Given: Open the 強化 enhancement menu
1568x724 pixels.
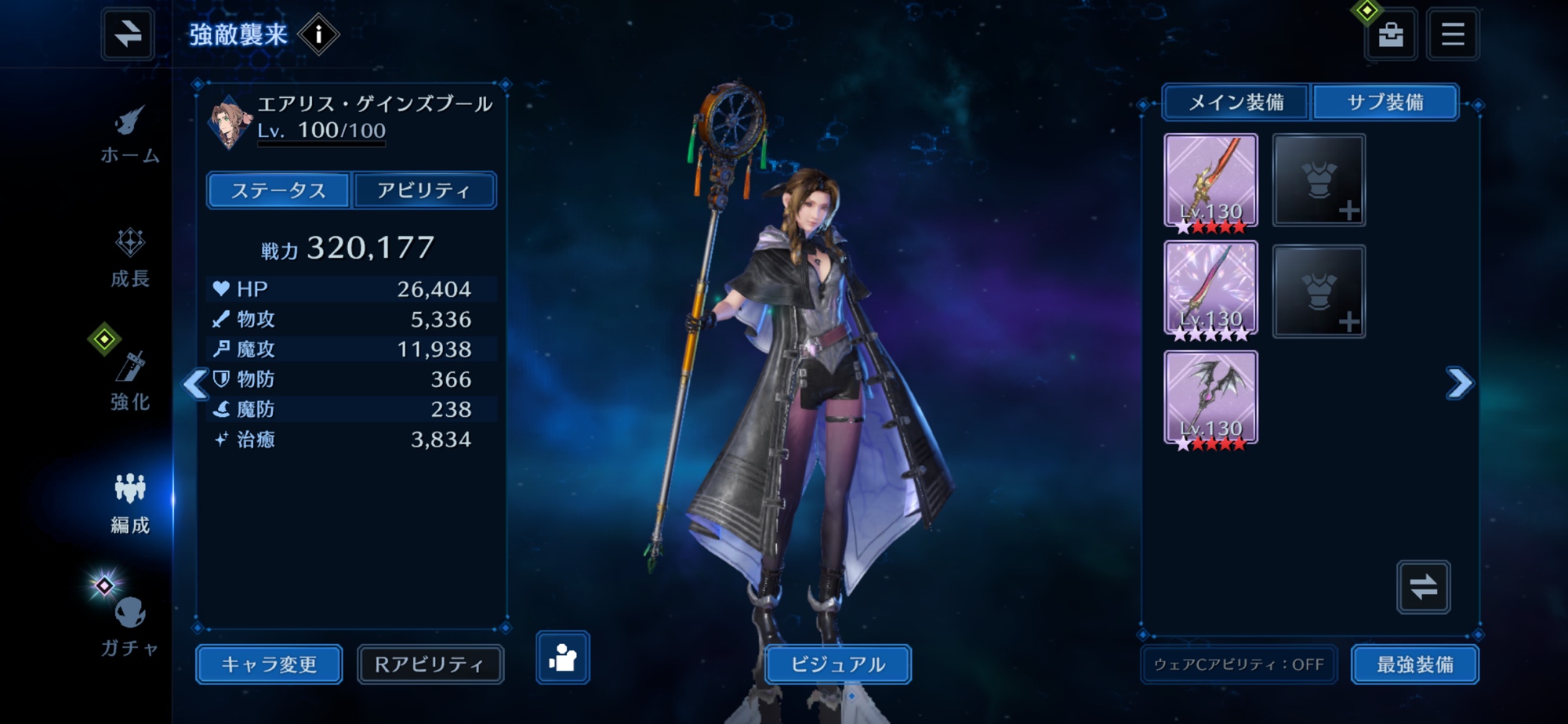Looking at the screenshot, I should click(130, 382).
